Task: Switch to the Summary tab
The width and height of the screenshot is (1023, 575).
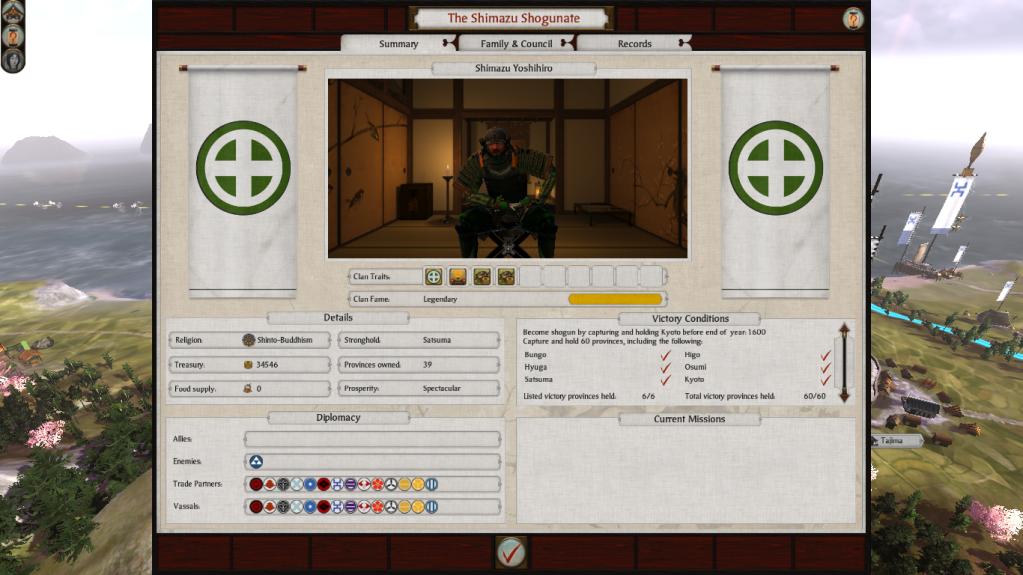Action: point(398,44)
